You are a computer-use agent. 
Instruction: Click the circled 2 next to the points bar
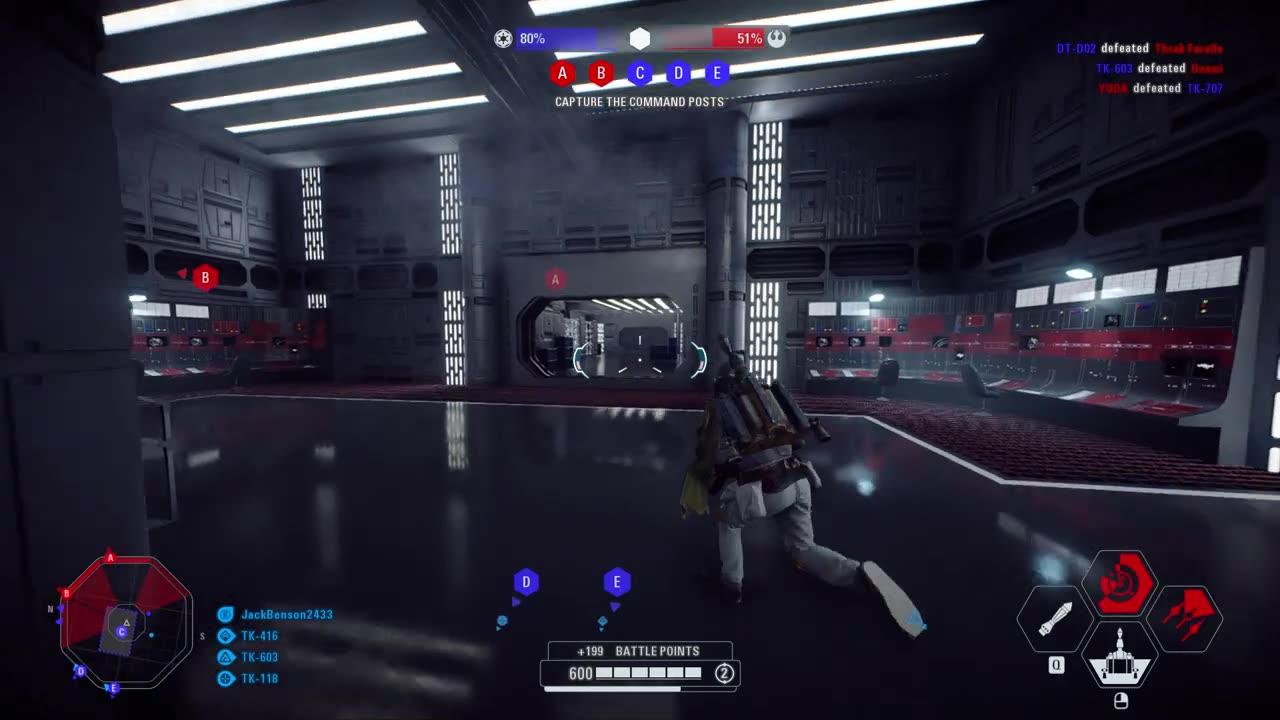pos(722,675)
